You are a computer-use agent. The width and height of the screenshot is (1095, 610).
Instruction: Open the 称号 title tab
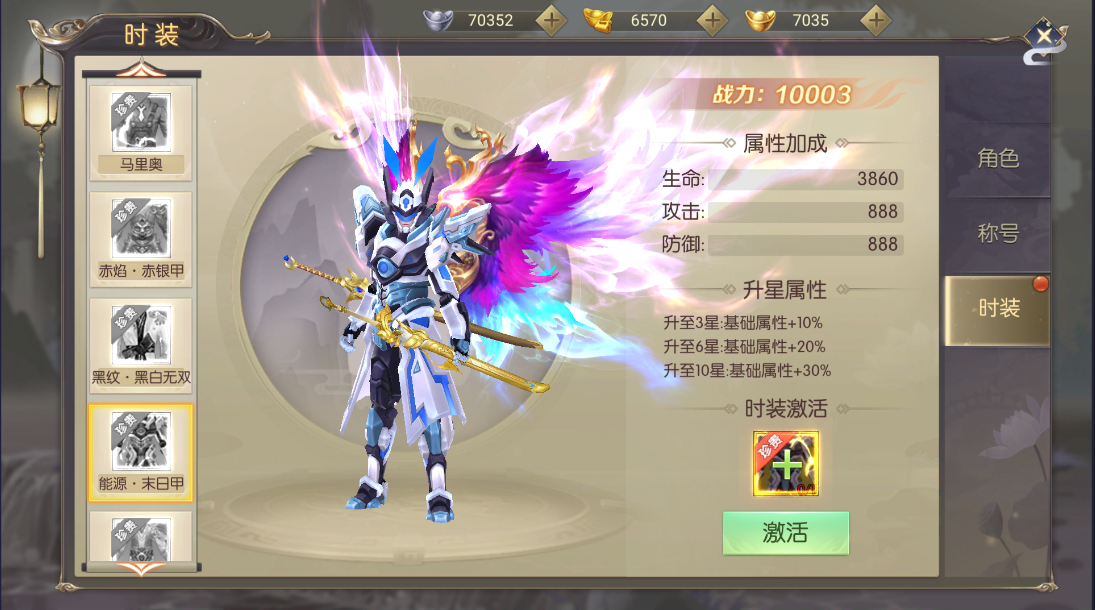coord(997,233)
